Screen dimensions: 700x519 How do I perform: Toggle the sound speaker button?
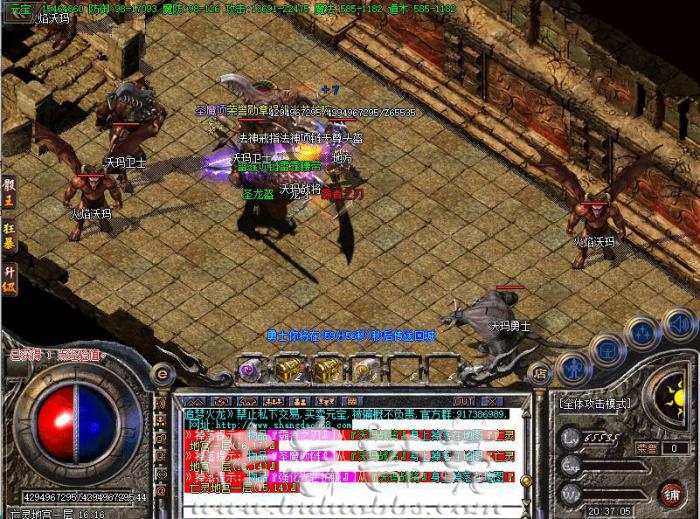pos(678,322)
